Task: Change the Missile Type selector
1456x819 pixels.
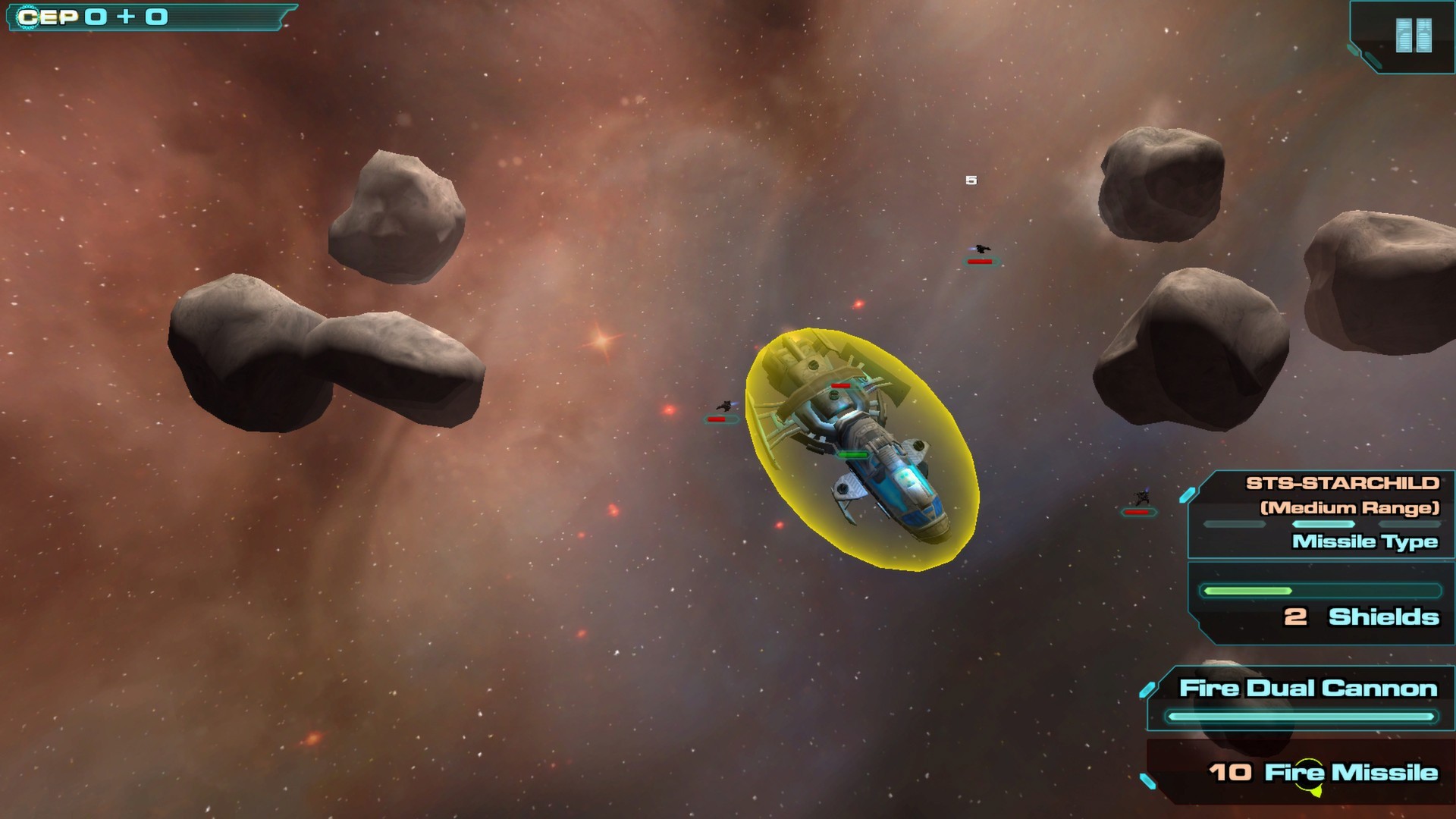Action: click(x=1363, y=541)
